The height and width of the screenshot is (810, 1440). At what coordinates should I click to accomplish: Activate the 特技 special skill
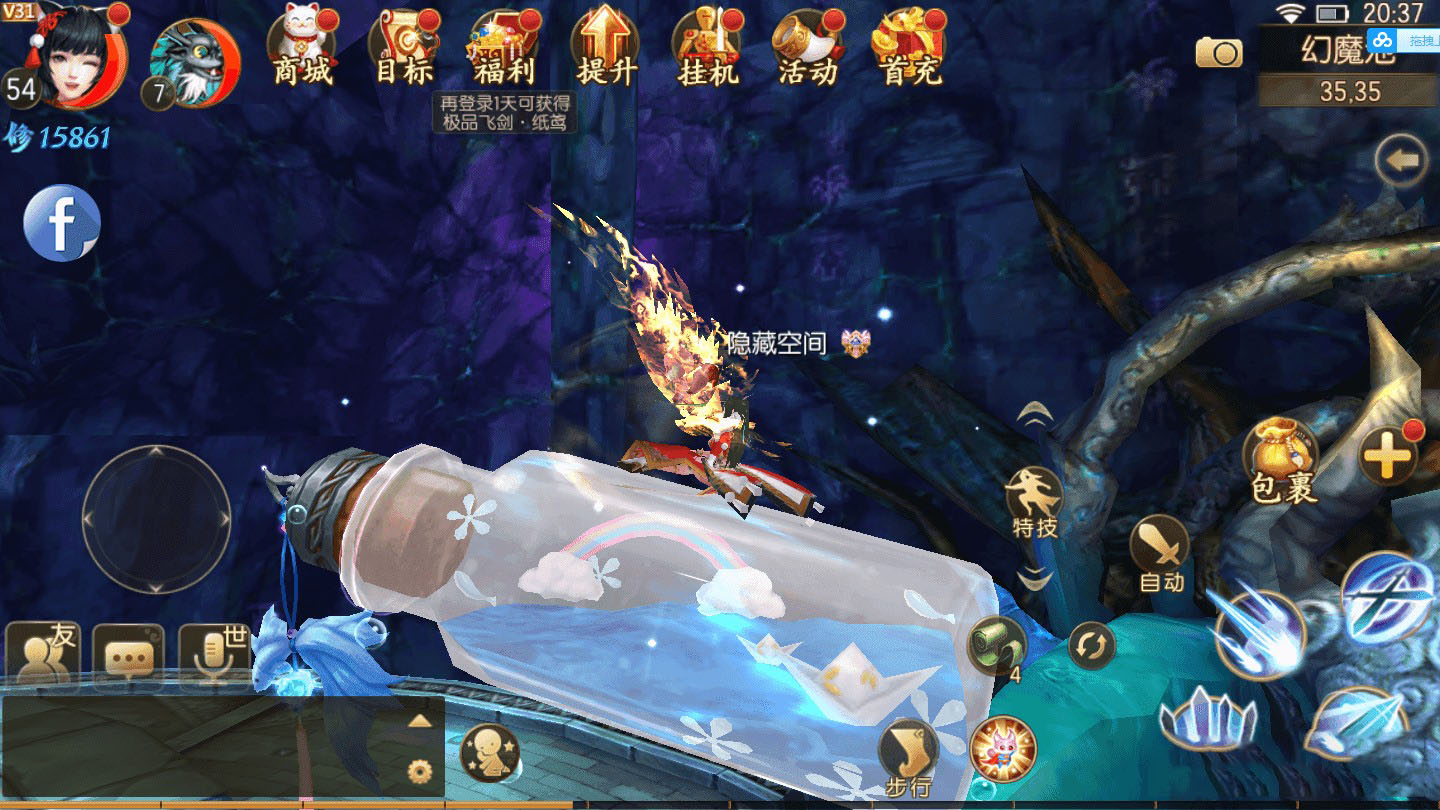click(1034, 500)
